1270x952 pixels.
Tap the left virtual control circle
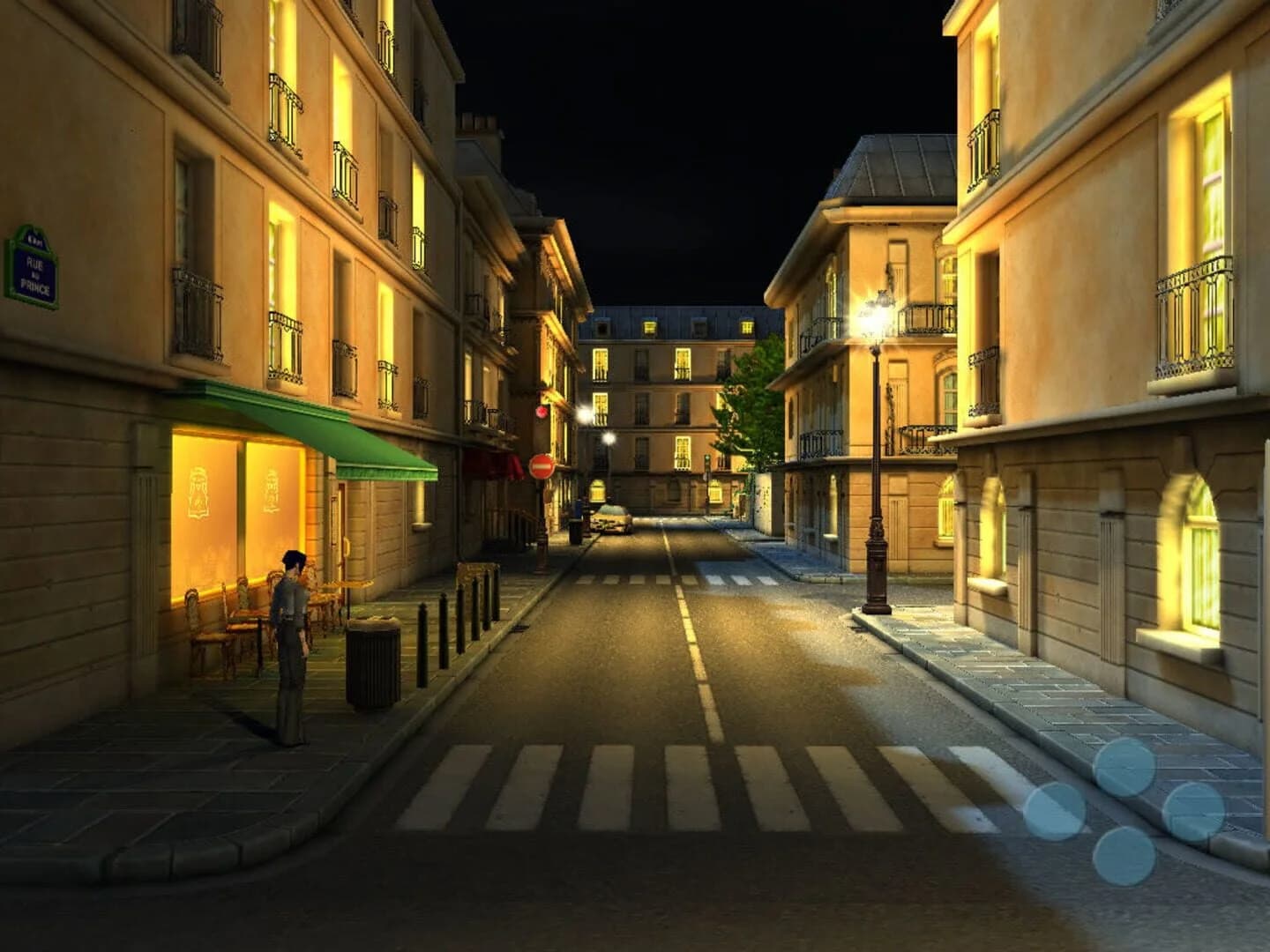coord(1056,811)
